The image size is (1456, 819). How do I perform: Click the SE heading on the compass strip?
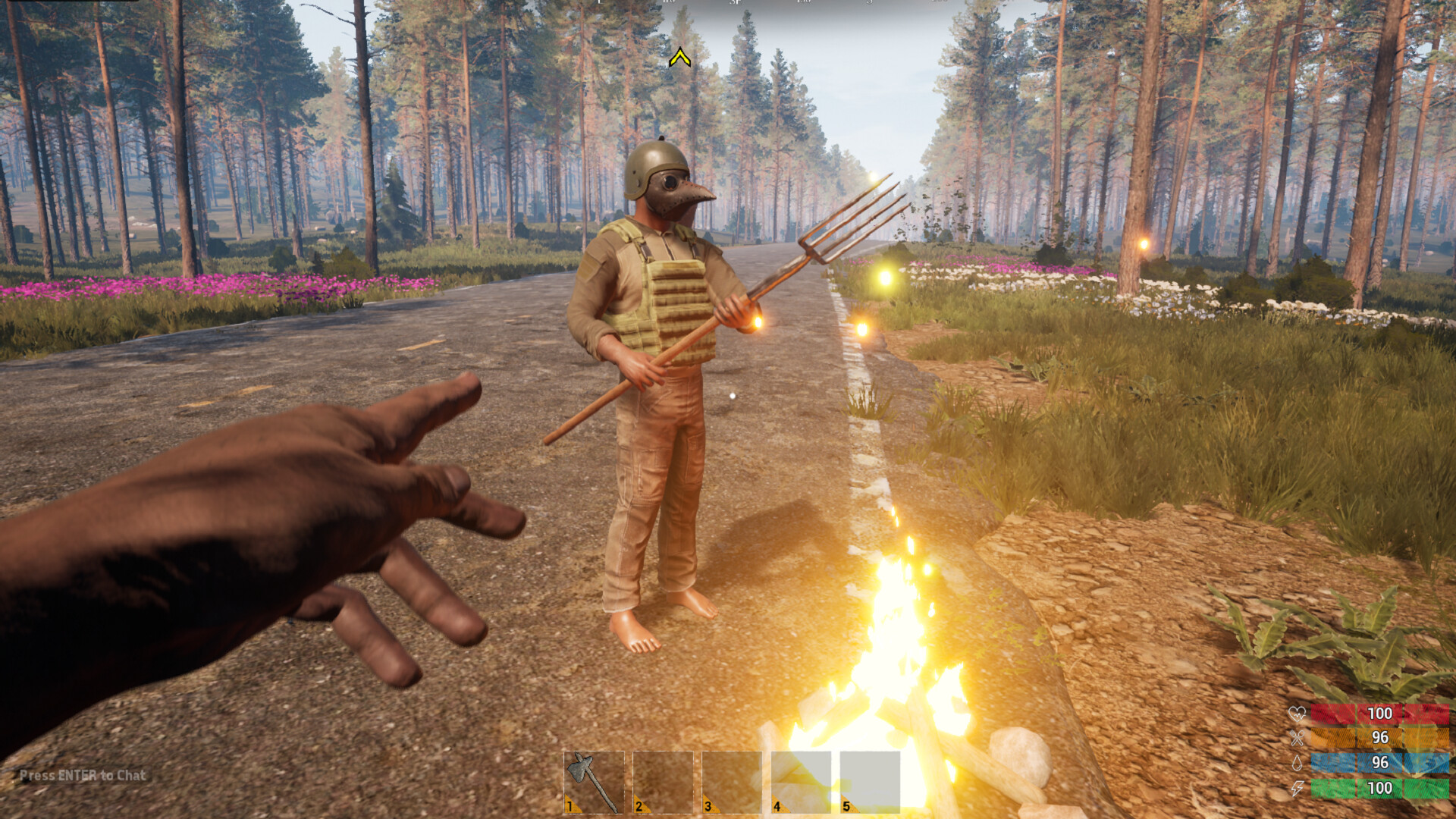tap(734, 5)
